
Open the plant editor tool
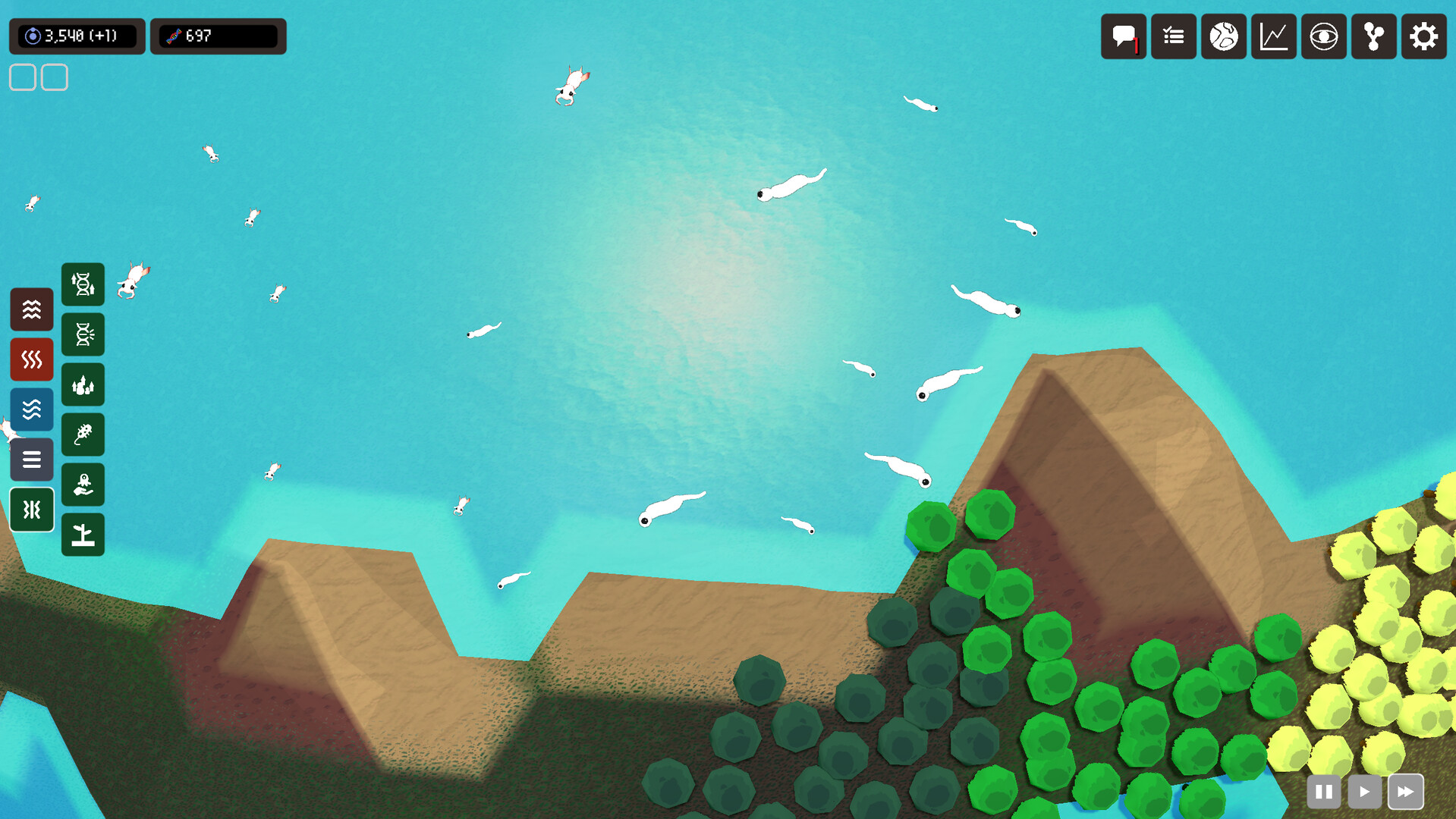tap(83, 384)
